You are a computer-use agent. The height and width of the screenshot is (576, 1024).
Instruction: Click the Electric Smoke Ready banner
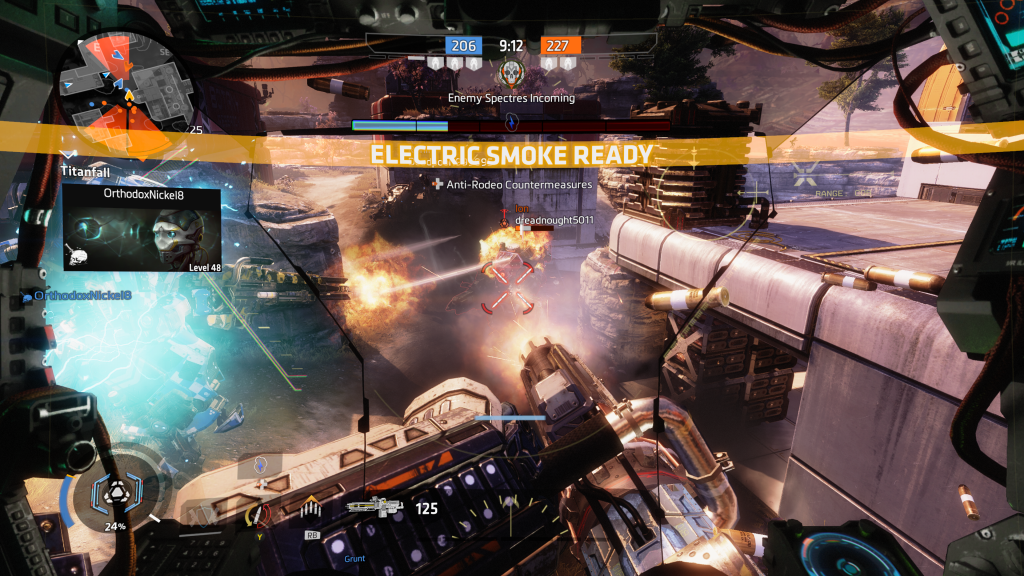(x=511, y=155)
